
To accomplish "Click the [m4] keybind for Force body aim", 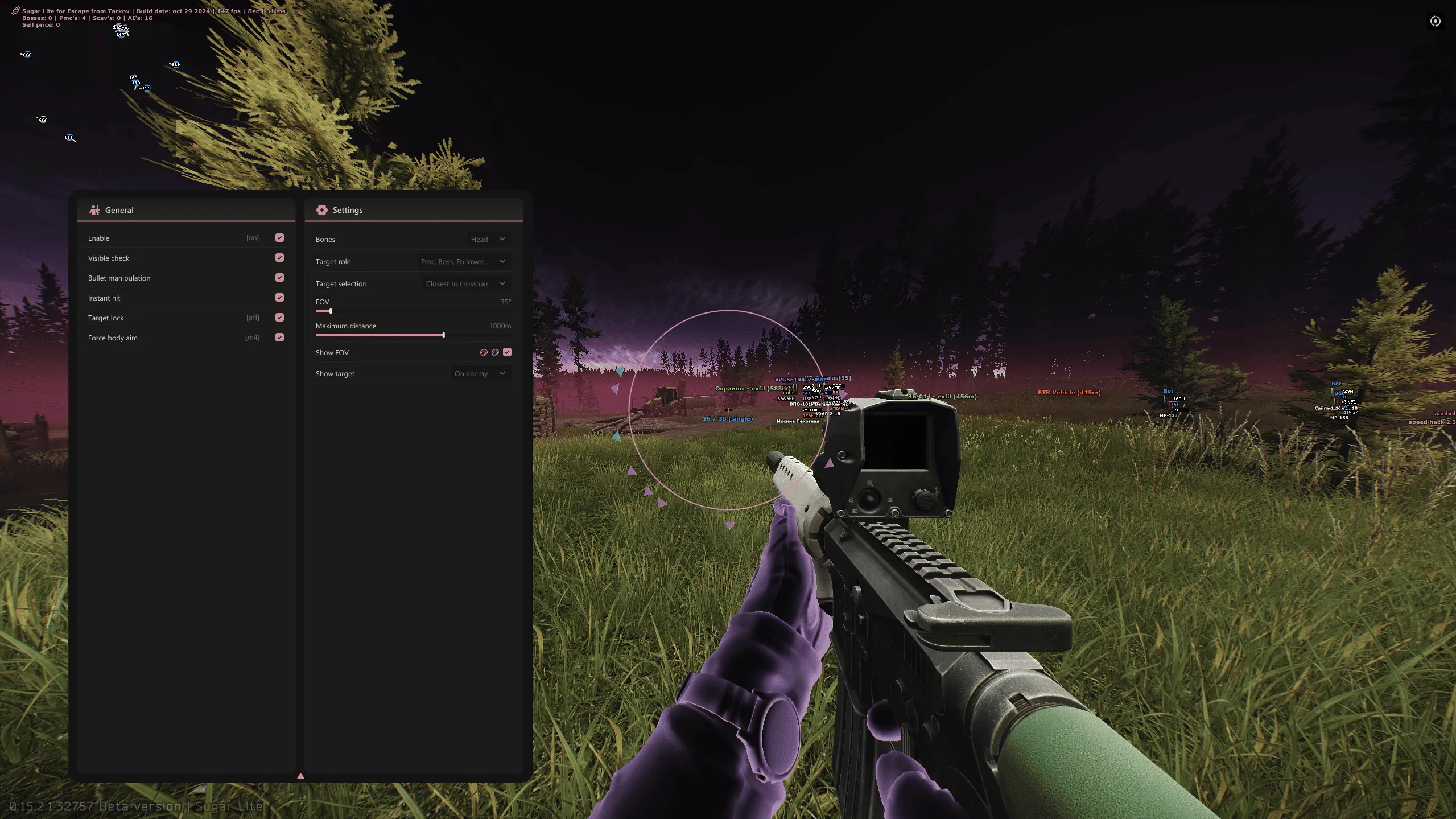I will [252, 337].
